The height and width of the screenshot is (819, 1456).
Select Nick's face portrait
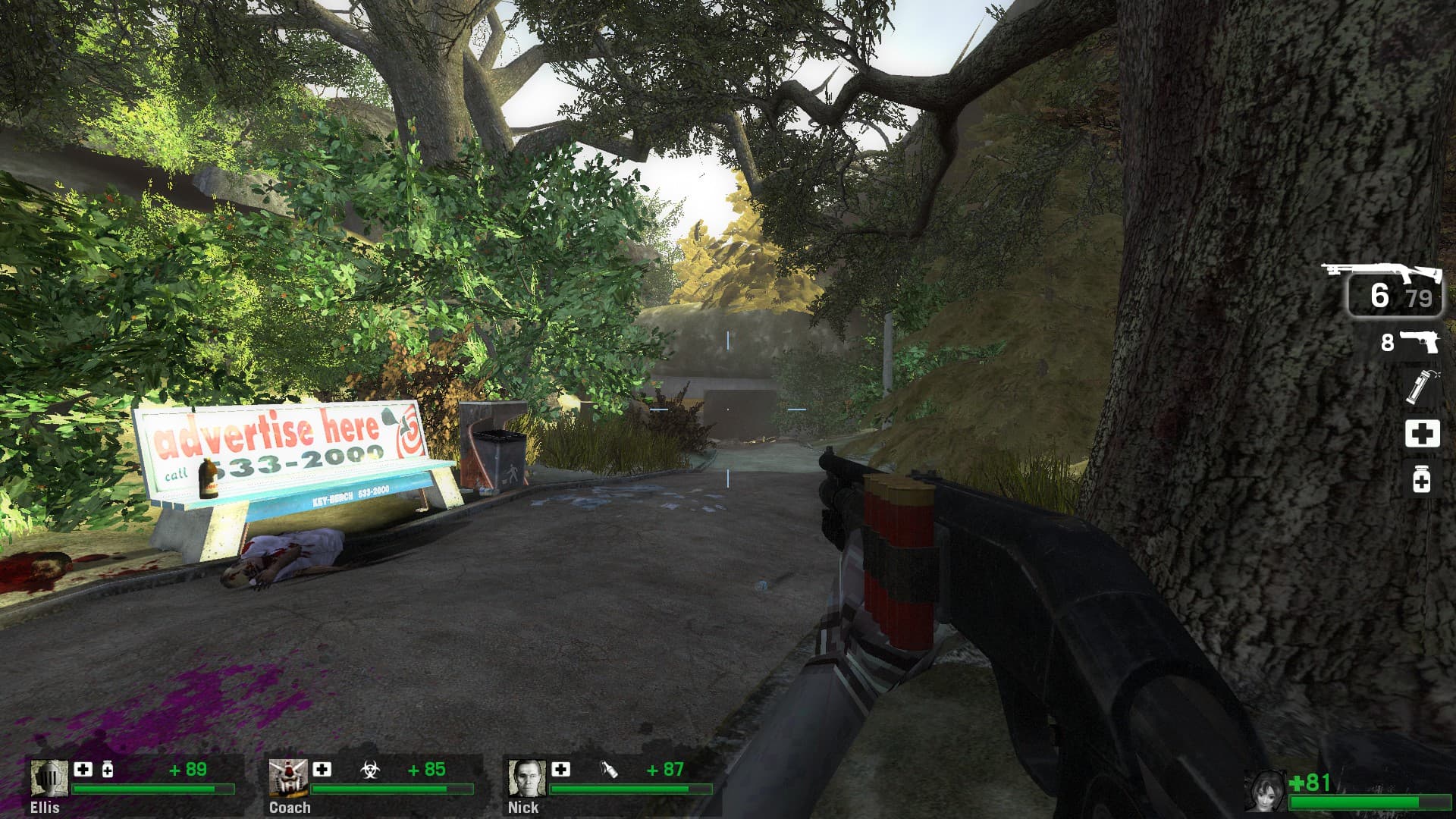click(x=526, y=778)
